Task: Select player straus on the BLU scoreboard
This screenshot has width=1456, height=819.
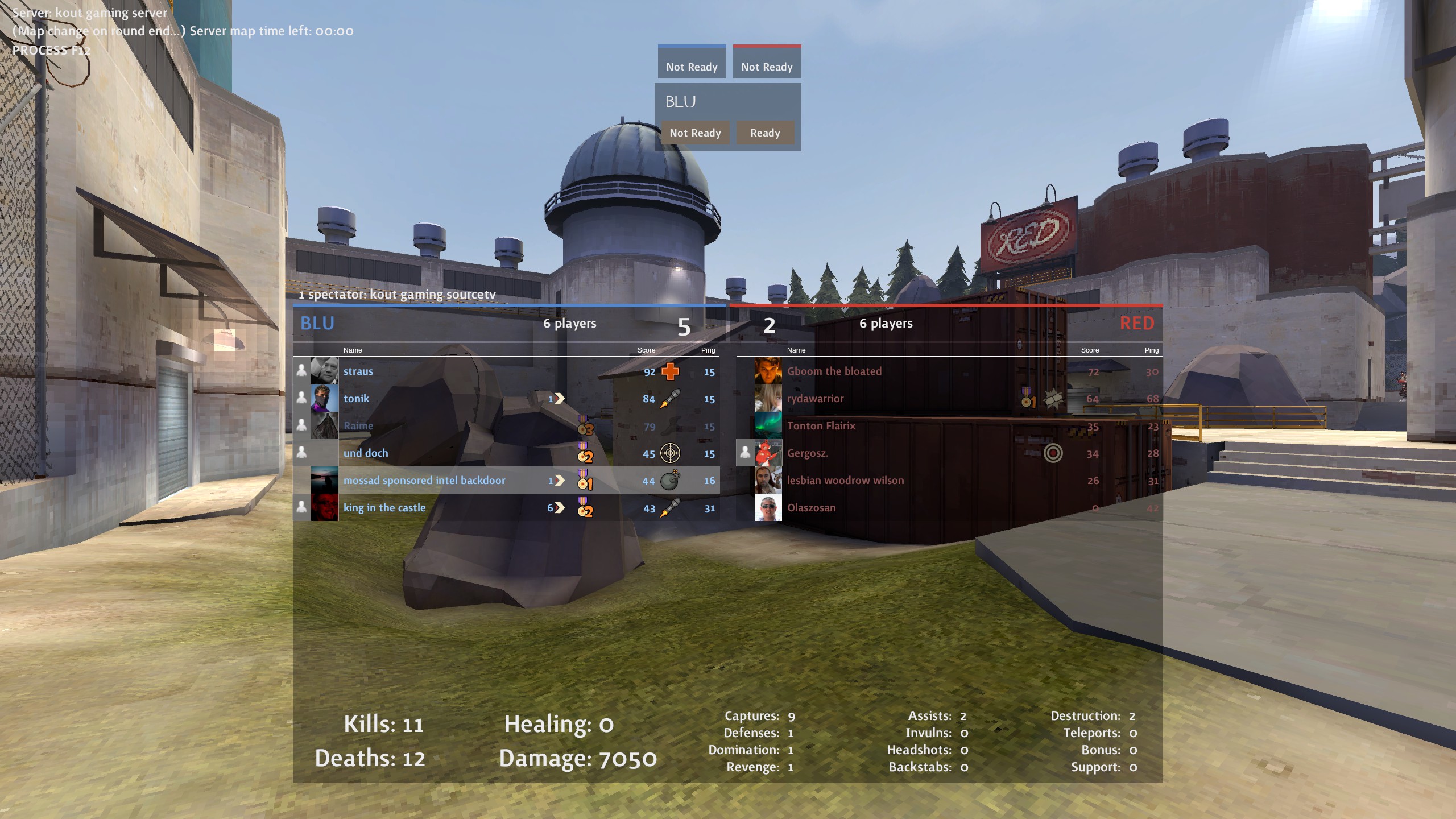Action: click(x=358, y=371)
